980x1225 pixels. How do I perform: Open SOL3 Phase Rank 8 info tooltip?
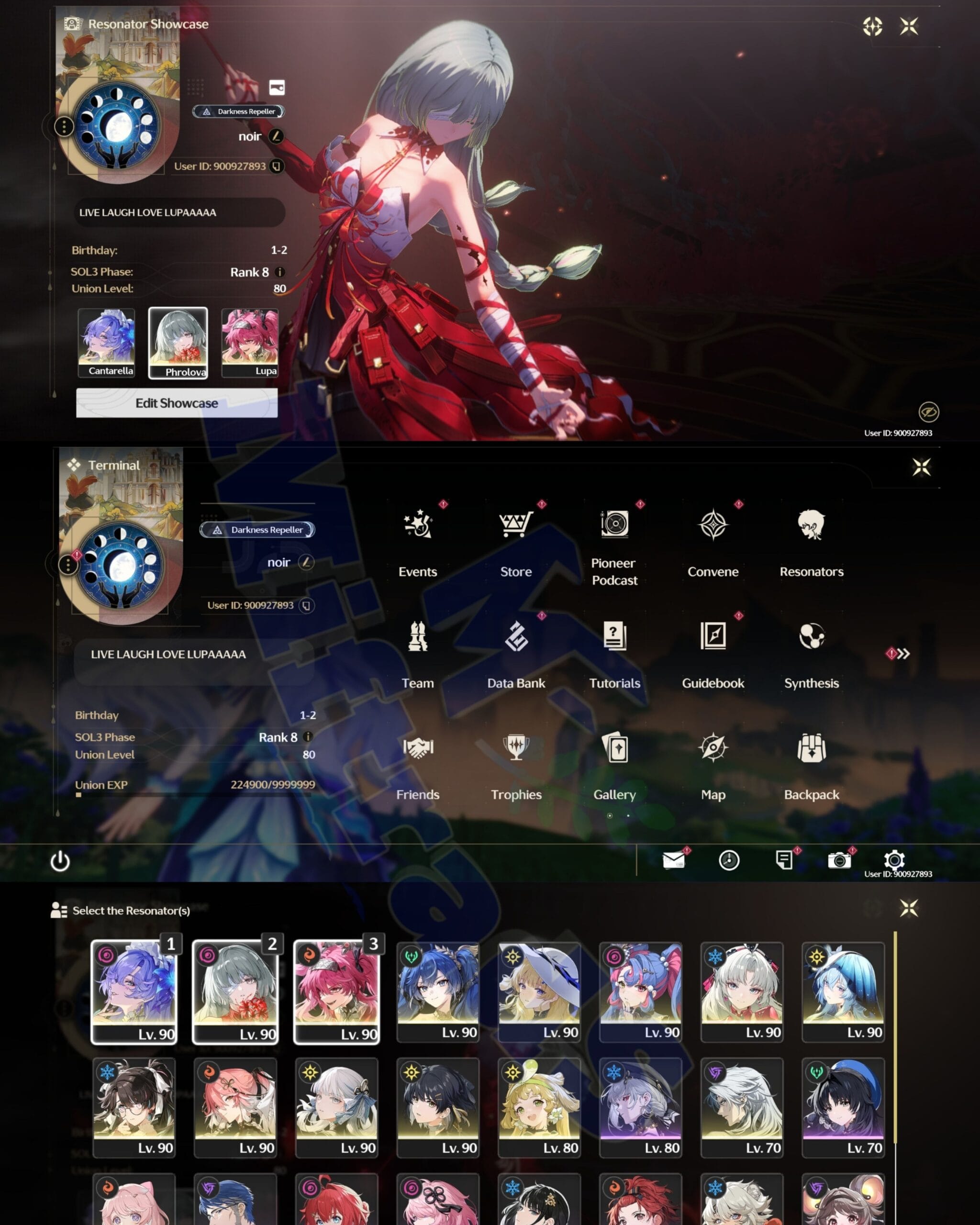(280, 273)
